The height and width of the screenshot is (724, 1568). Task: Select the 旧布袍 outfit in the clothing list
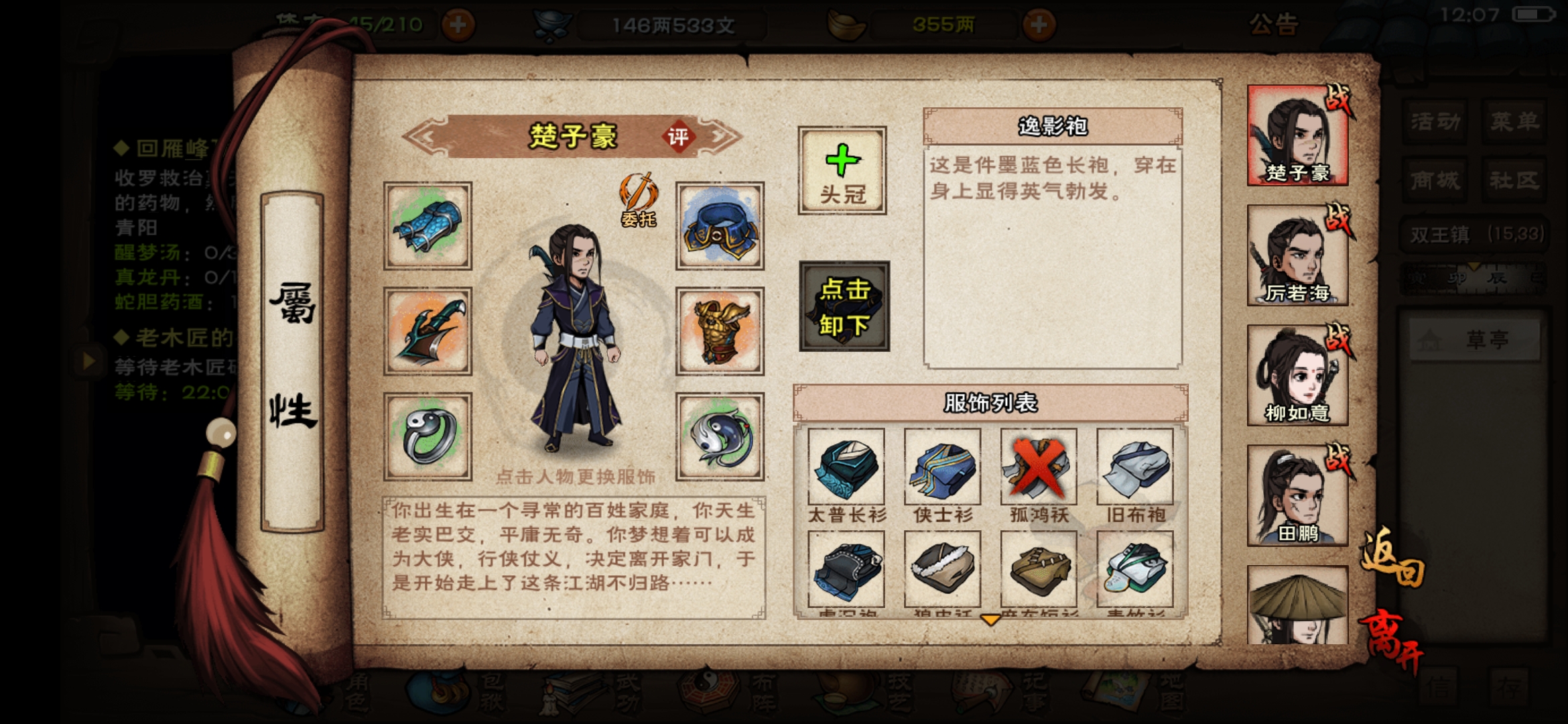(x=1133, y=469)
